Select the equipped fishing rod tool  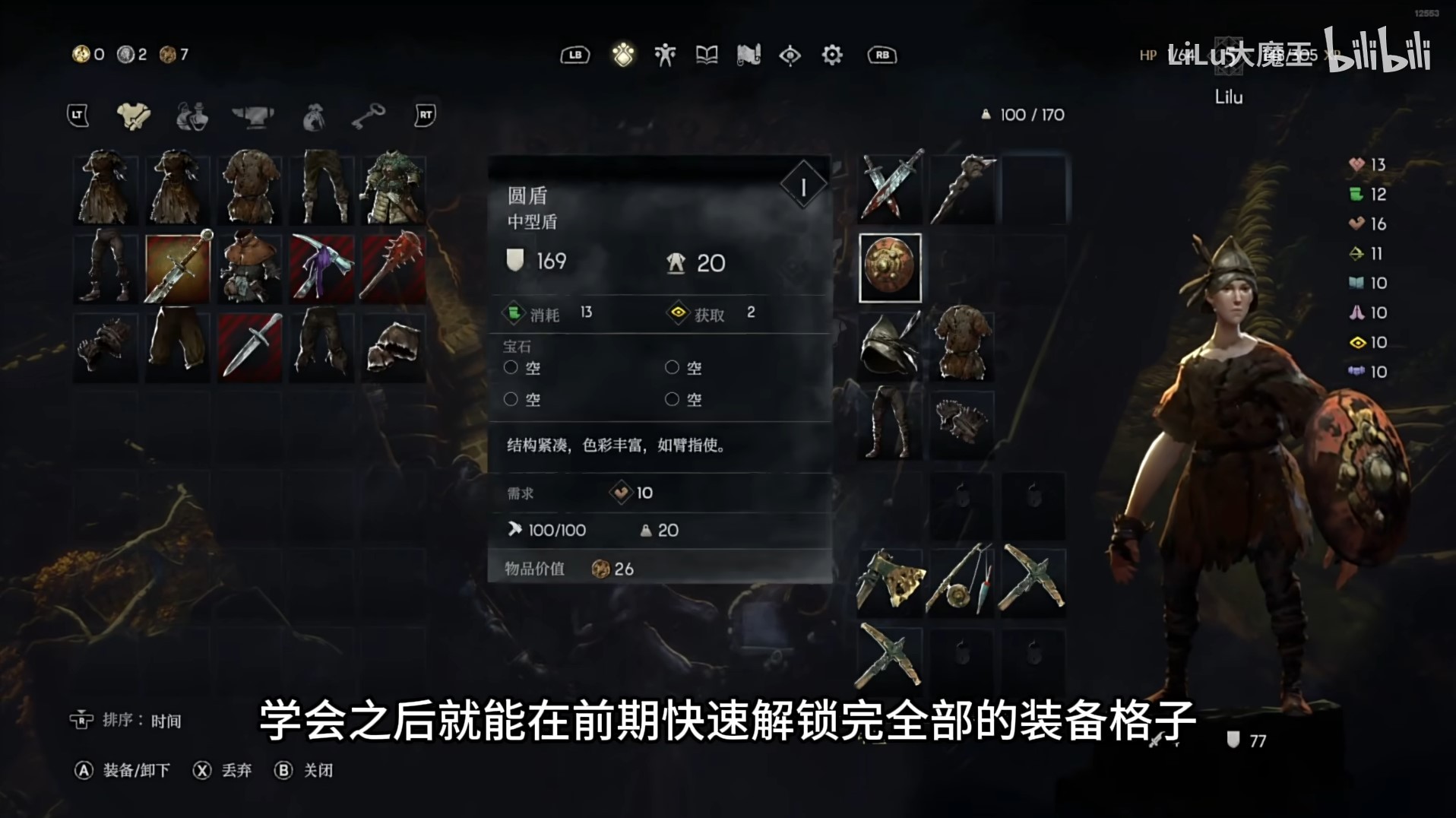pos(961,578)
